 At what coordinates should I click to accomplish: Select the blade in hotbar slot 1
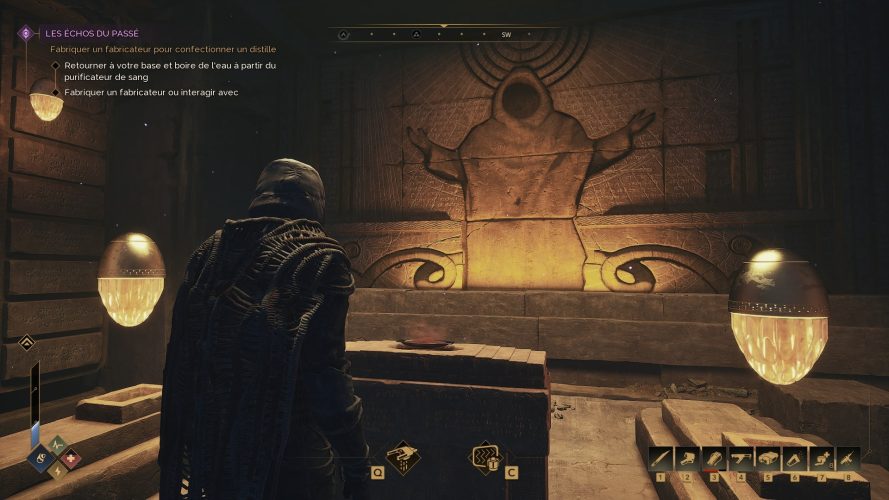661,458
